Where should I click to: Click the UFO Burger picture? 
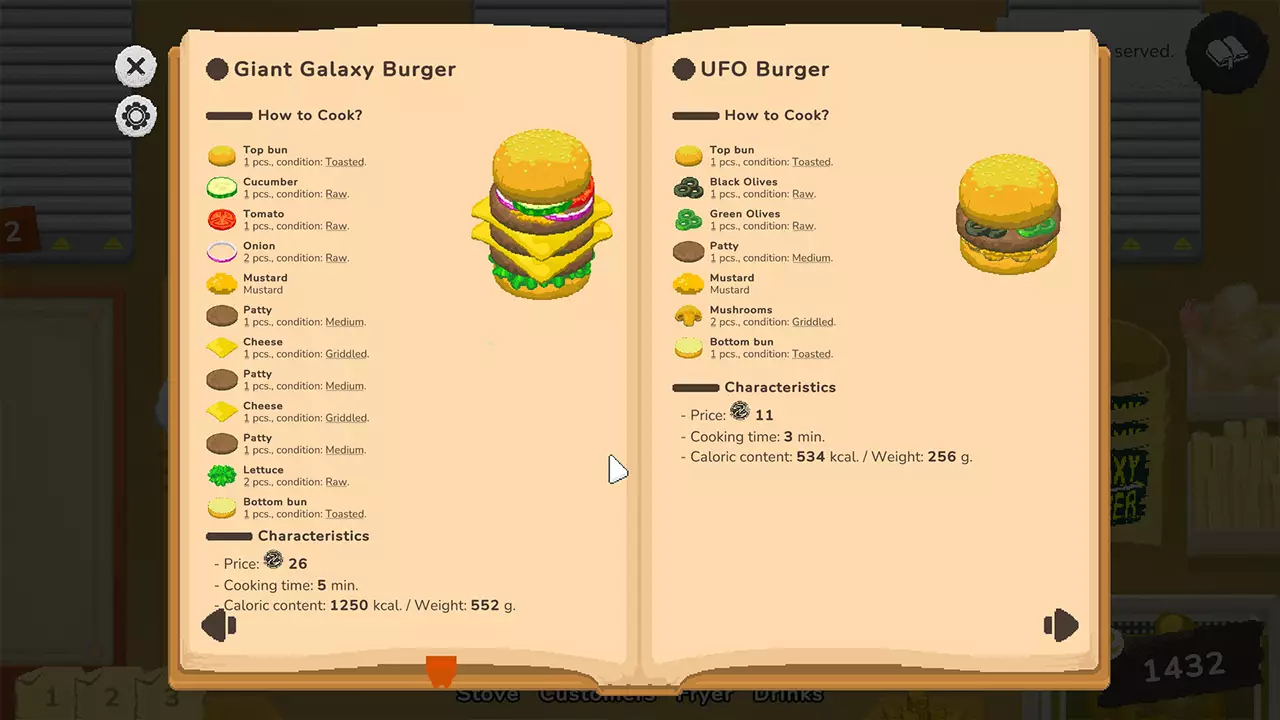point(1008,215)
